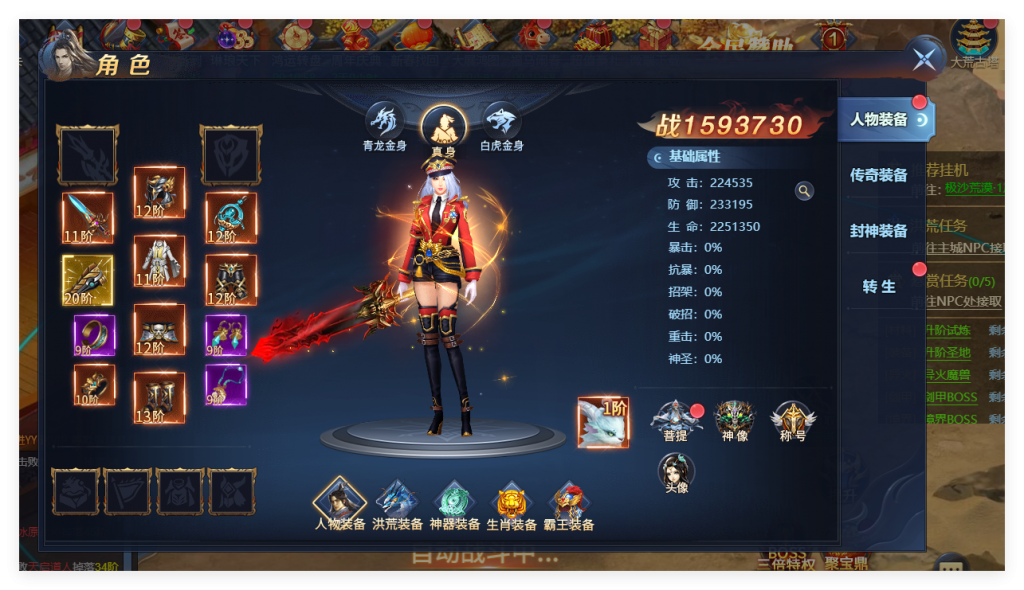Viewport: 1024px width, 590px height.
Task: Switch to the 传奇装备 tab
Action: point(879,176)
